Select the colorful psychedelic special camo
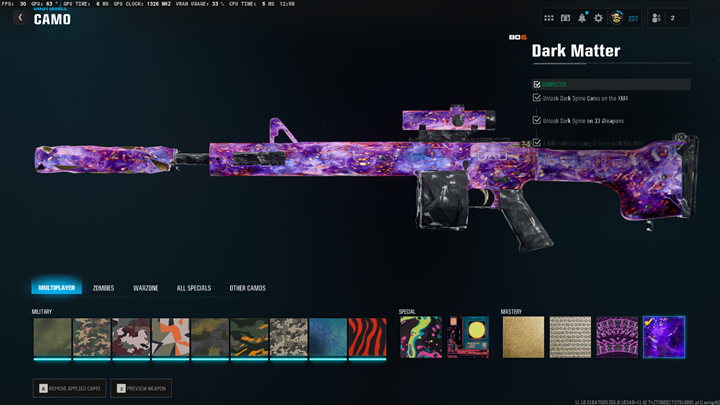 pyautogui.click(x=420, y=337)
